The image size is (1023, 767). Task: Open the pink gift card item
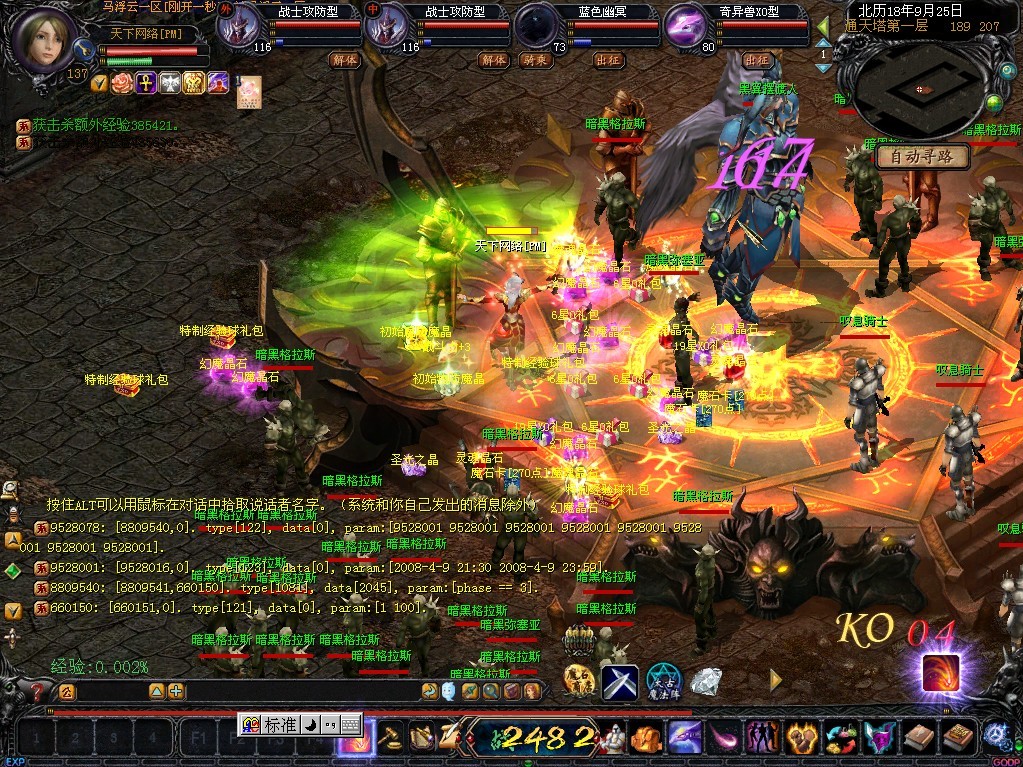coord(248,92)
